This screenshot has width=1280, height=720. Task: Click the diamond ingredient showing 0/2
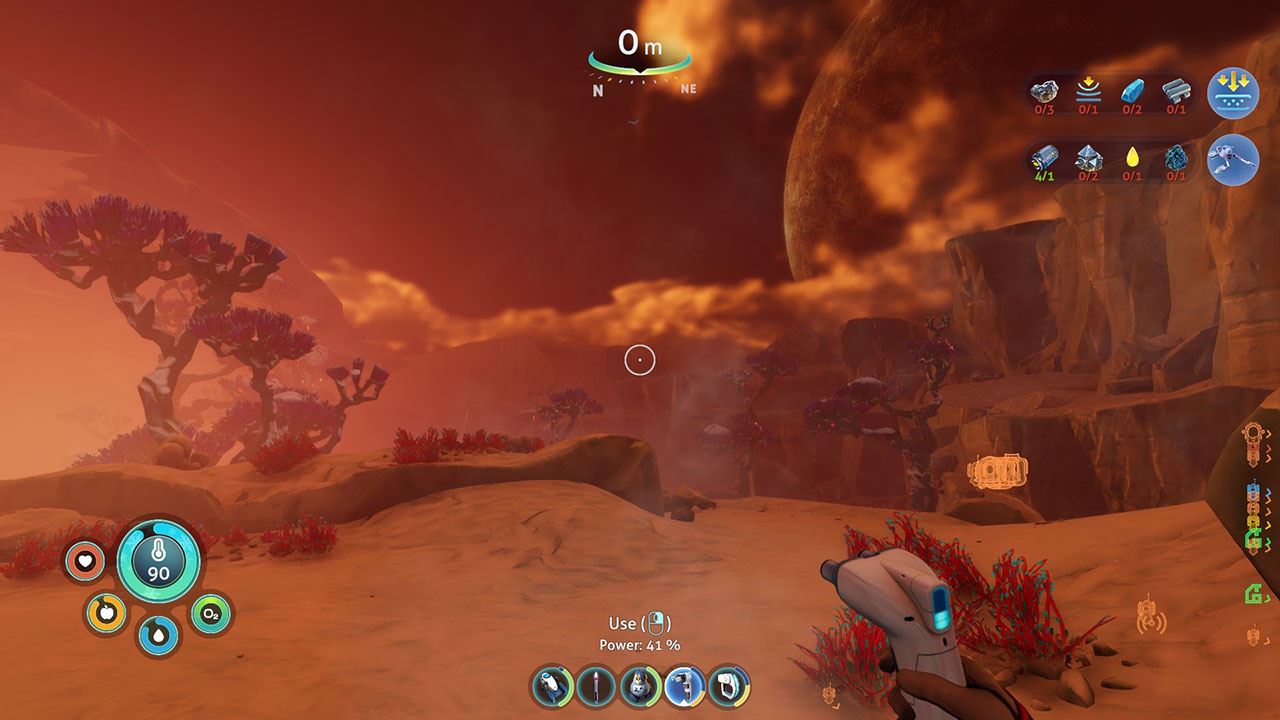coord(1088,158)
